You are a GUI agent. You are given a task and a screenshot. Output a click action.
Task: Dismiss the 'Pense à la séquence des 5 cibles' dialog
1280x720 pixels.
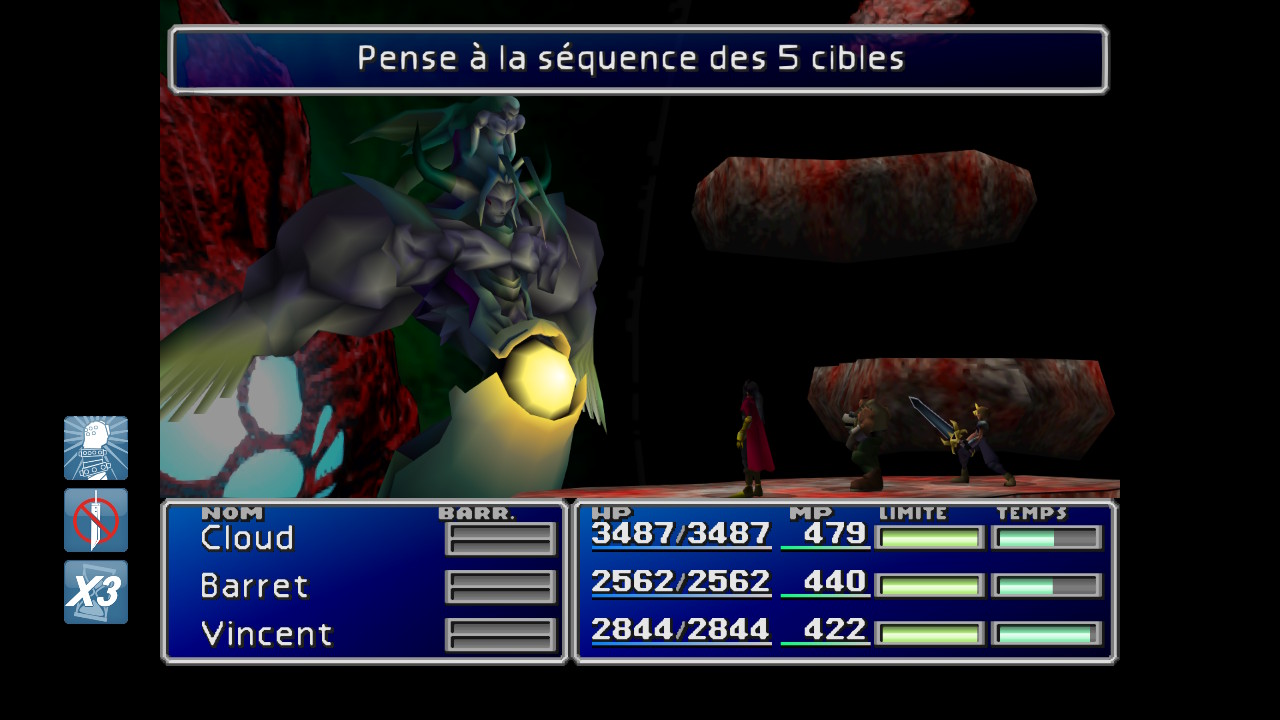638,58
